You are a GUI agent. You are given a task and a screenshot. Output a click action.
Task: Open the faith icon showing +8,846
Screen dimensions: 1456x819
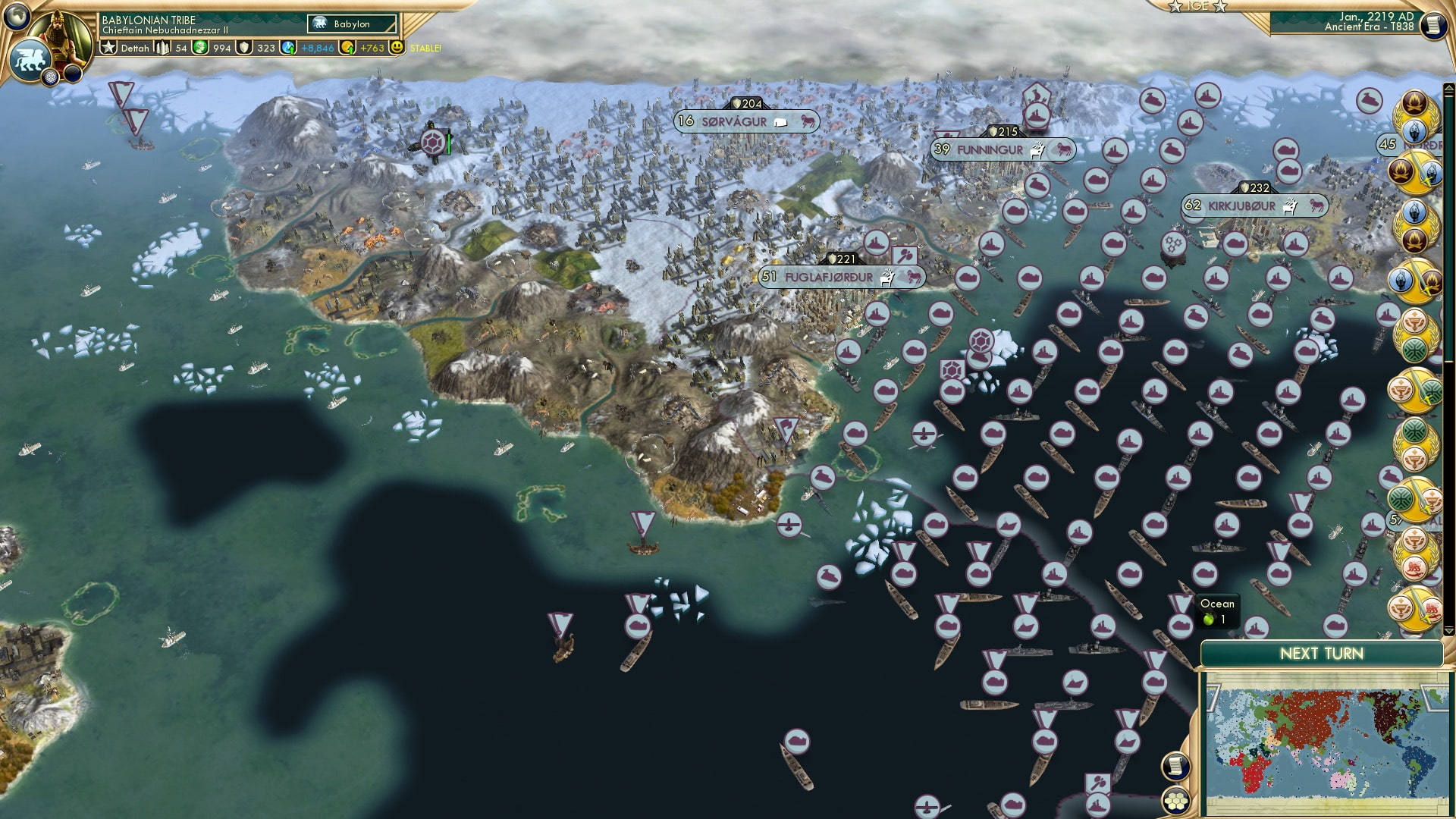288,48
